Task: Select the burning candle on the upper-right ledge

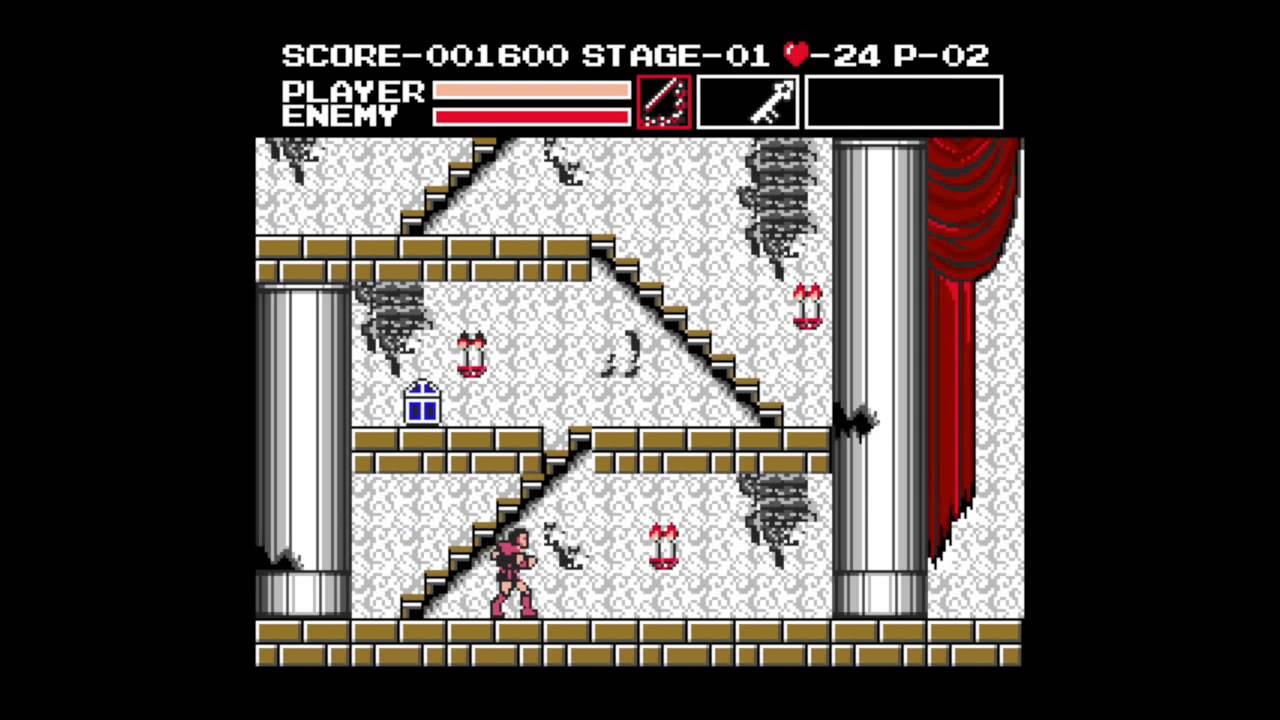Action: 806,307
